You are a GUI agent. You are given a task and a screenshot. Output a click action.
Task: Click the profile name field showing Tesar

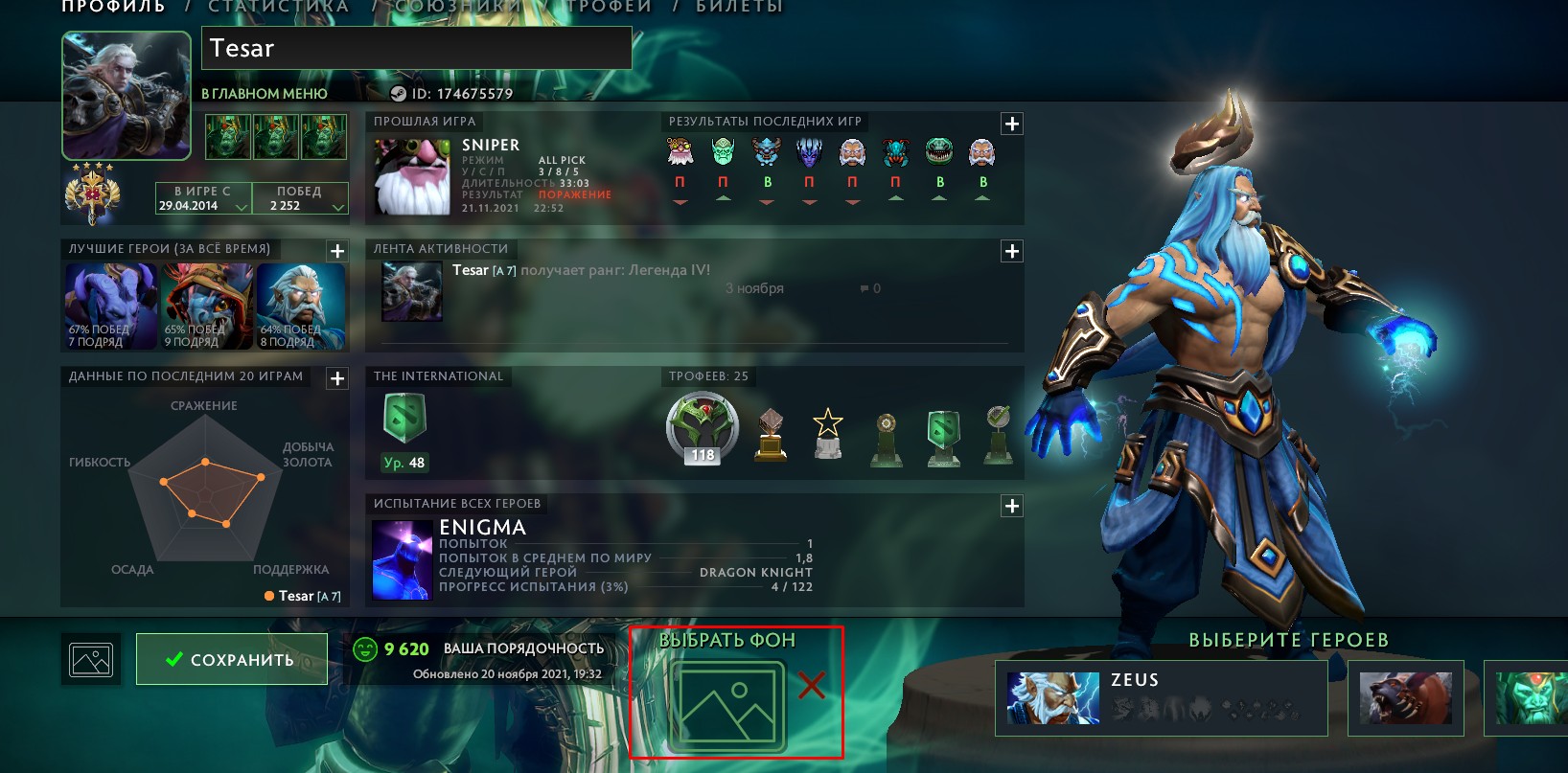[x=416, y=48]
